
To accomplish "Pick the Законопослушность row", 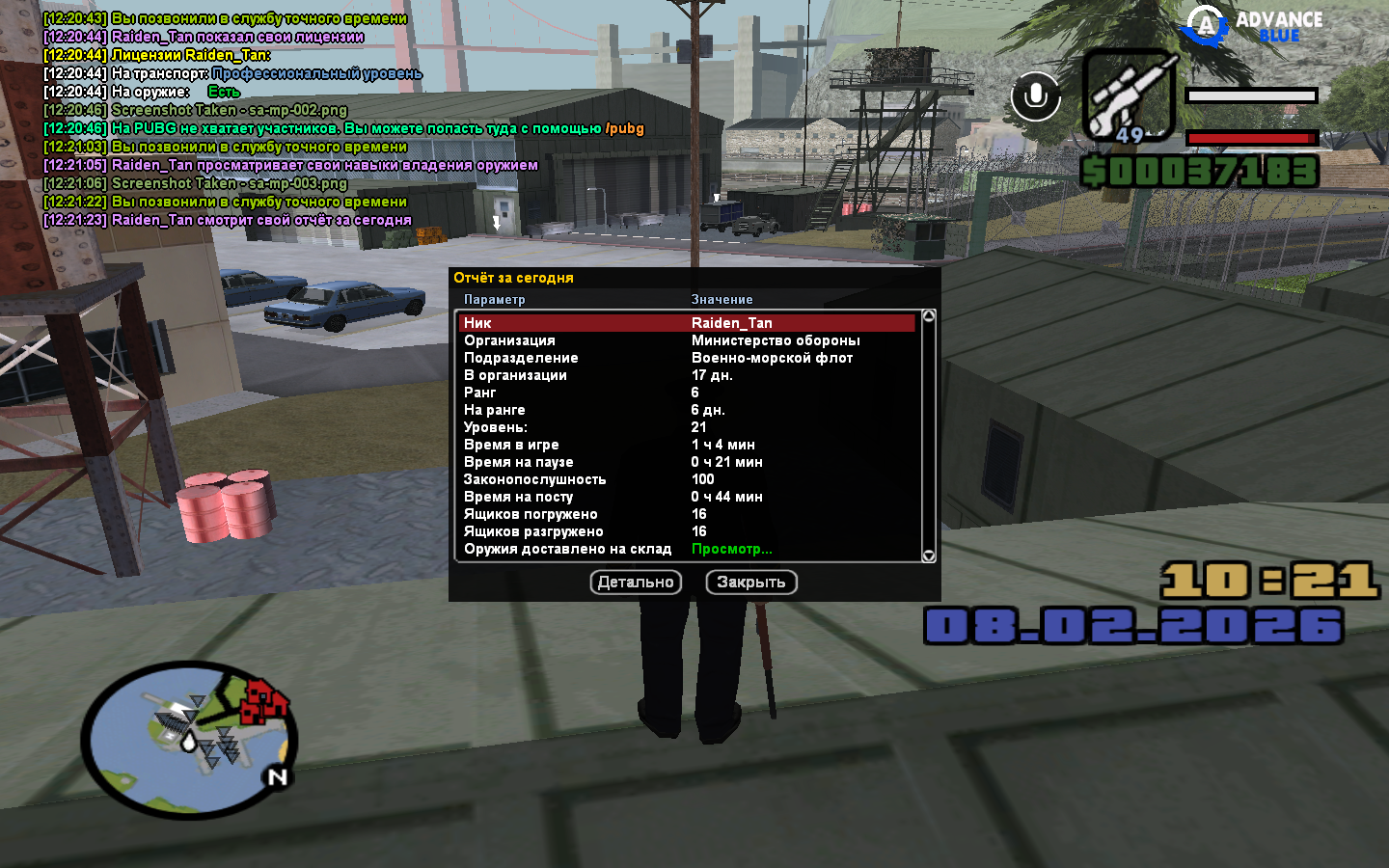I will tap(687, 479).
